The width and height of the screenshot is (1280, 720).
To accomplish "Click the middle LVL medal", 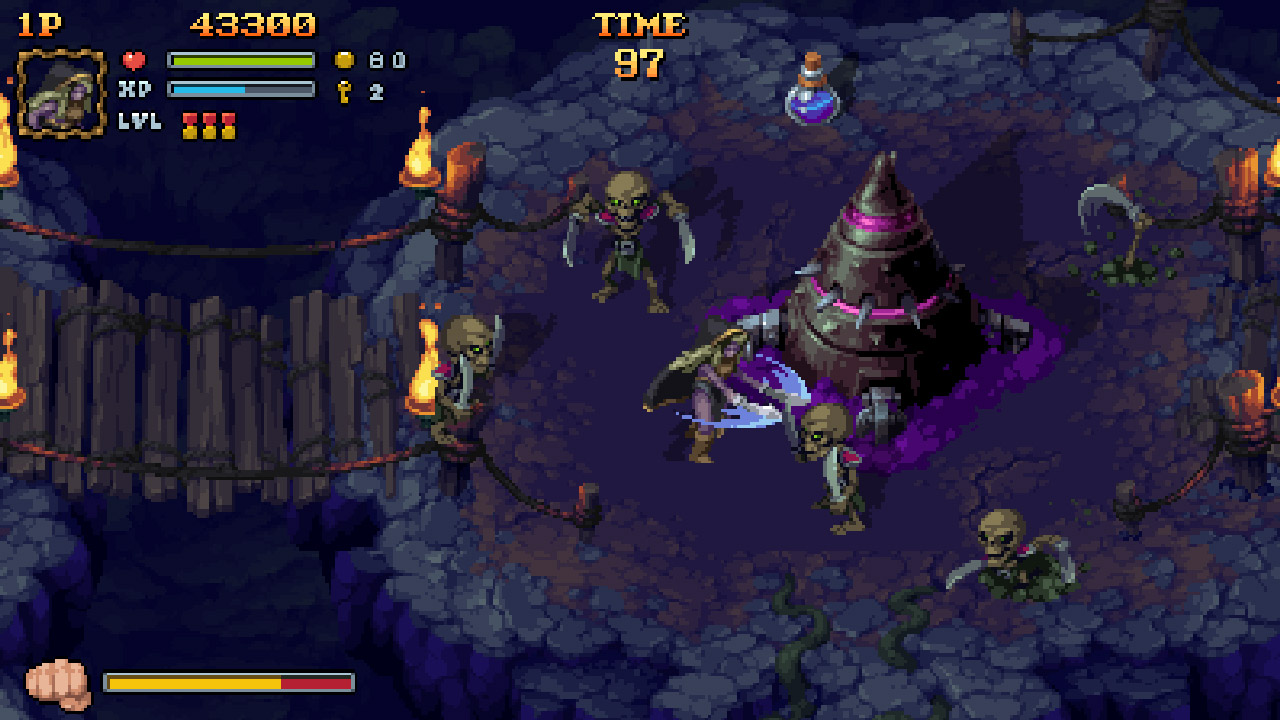I will click(207, 124).
